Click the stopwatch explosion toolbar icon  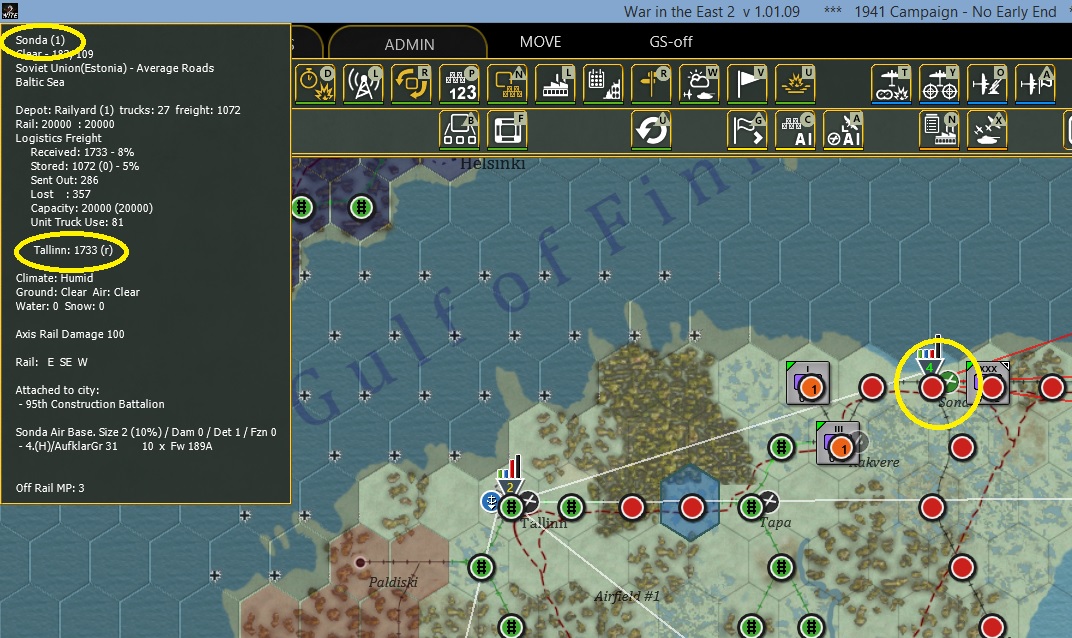(x=315, y=83)
